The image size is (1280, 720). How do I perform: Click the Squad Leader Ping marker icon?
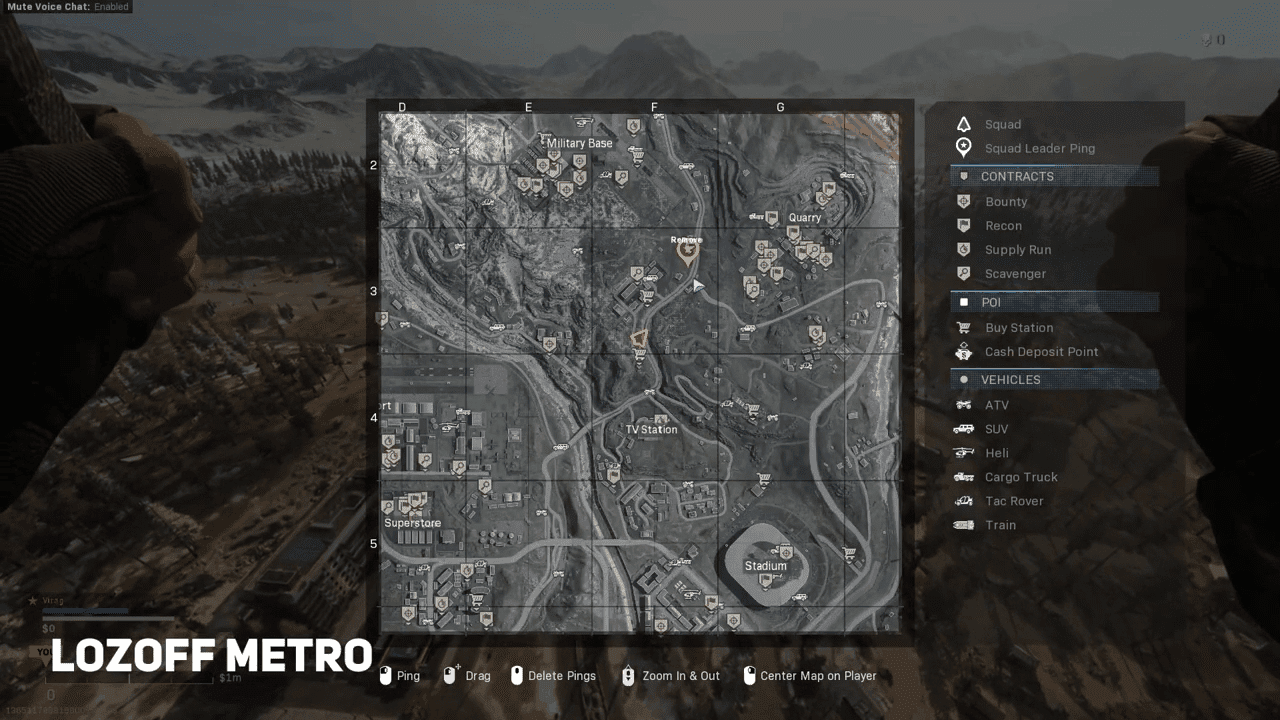tap(963, 147)
